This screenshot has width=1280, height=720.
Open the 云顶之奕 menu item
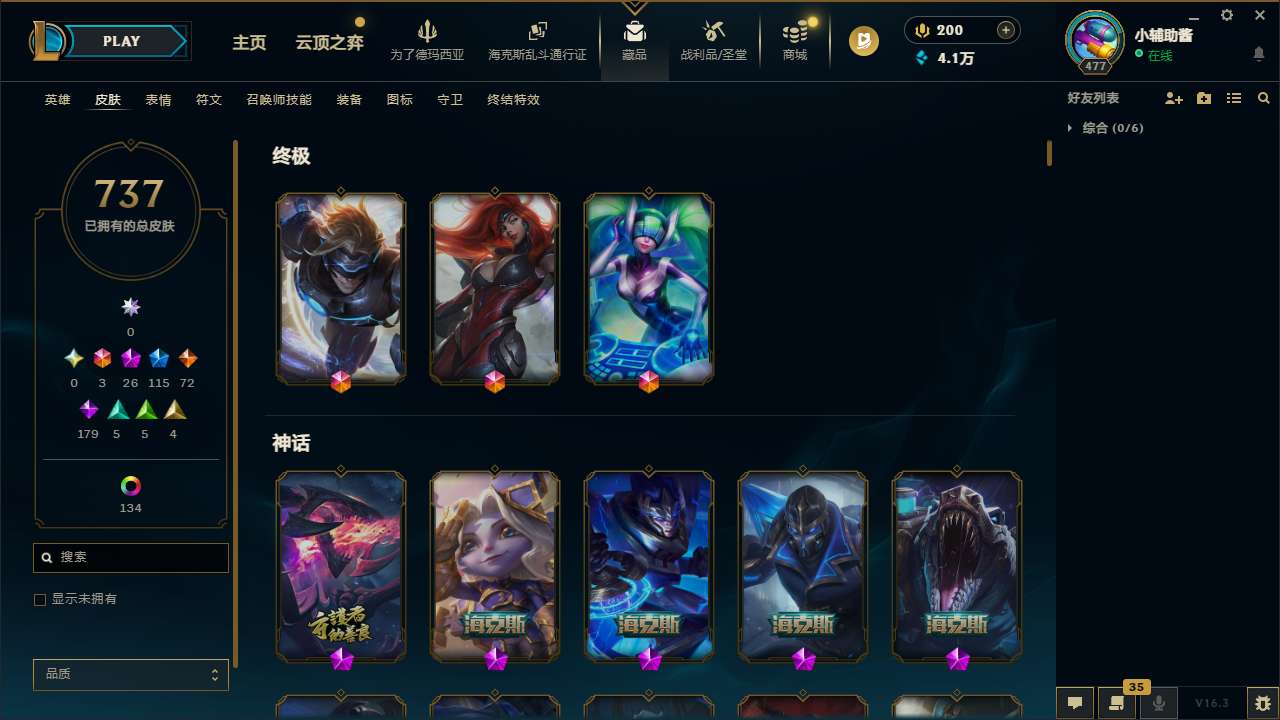pos(327,43)
